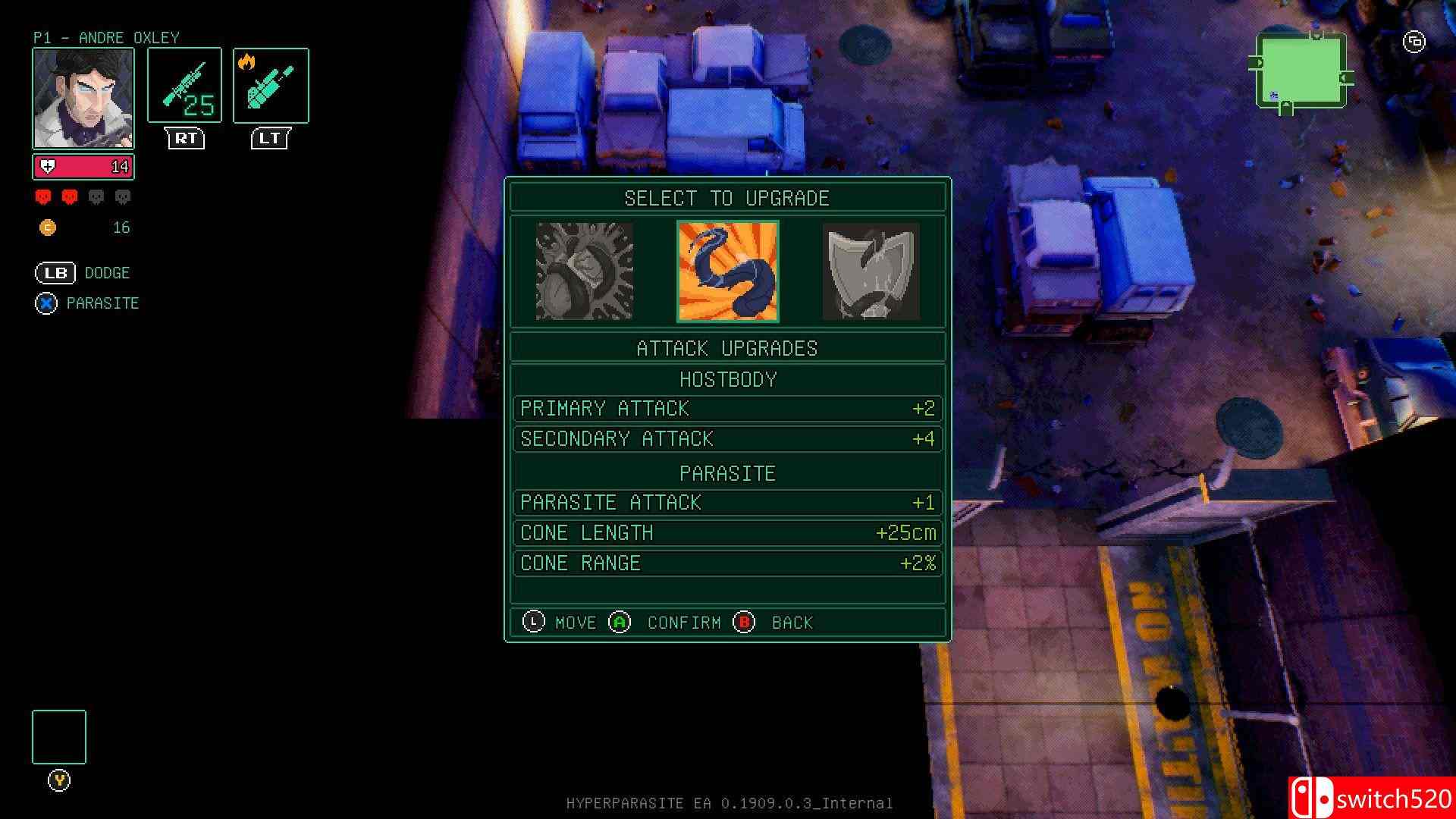Viewport: 1456px width, 819px height.
Task: Select the Cone Range +2% row
Action: pos(727,563)
